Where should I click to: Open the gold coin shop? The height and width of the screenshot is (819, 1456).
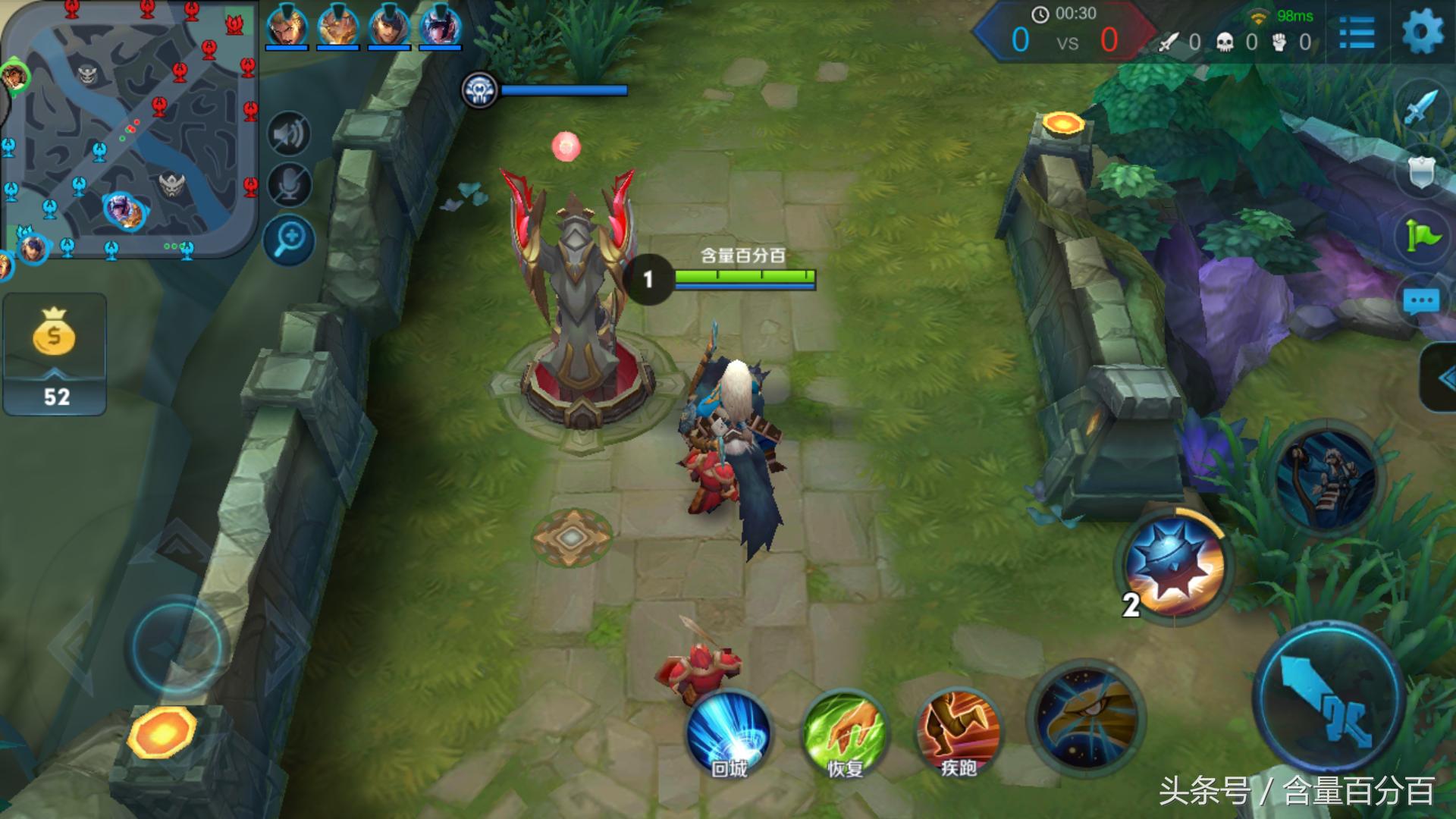(54, 353)
